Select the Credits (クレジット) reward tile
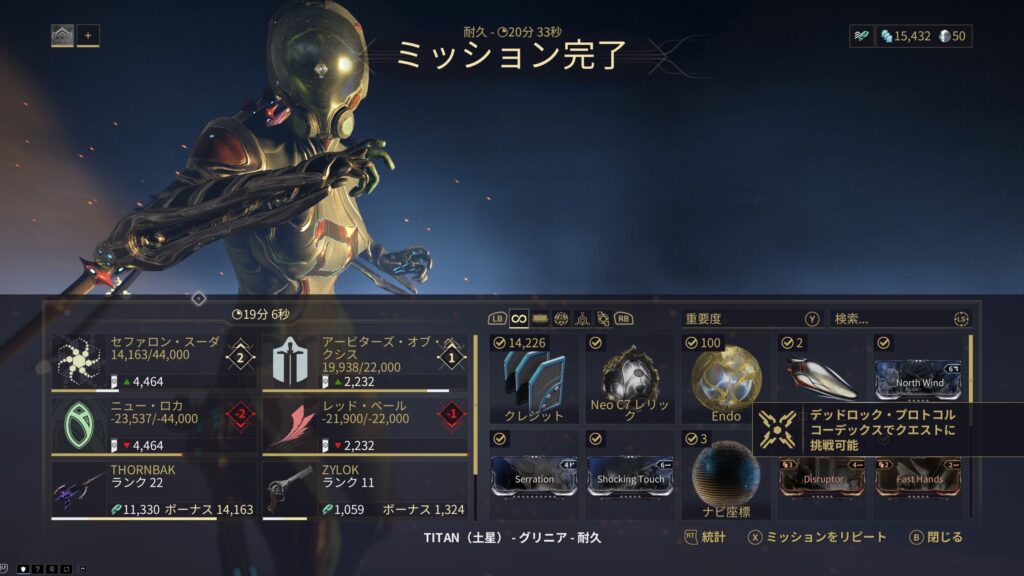The width and height of the screenshot is (1024, 576). [x=534, y=380]
